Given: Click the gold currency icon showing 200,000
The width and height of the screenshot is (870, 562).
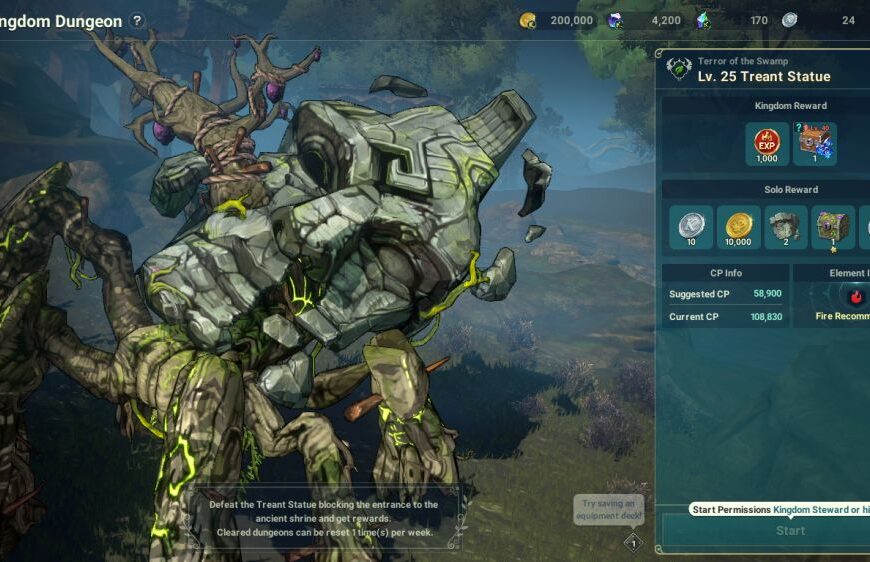Looking at the screenshot, I should pyautogui.click(x=528, y=20).
